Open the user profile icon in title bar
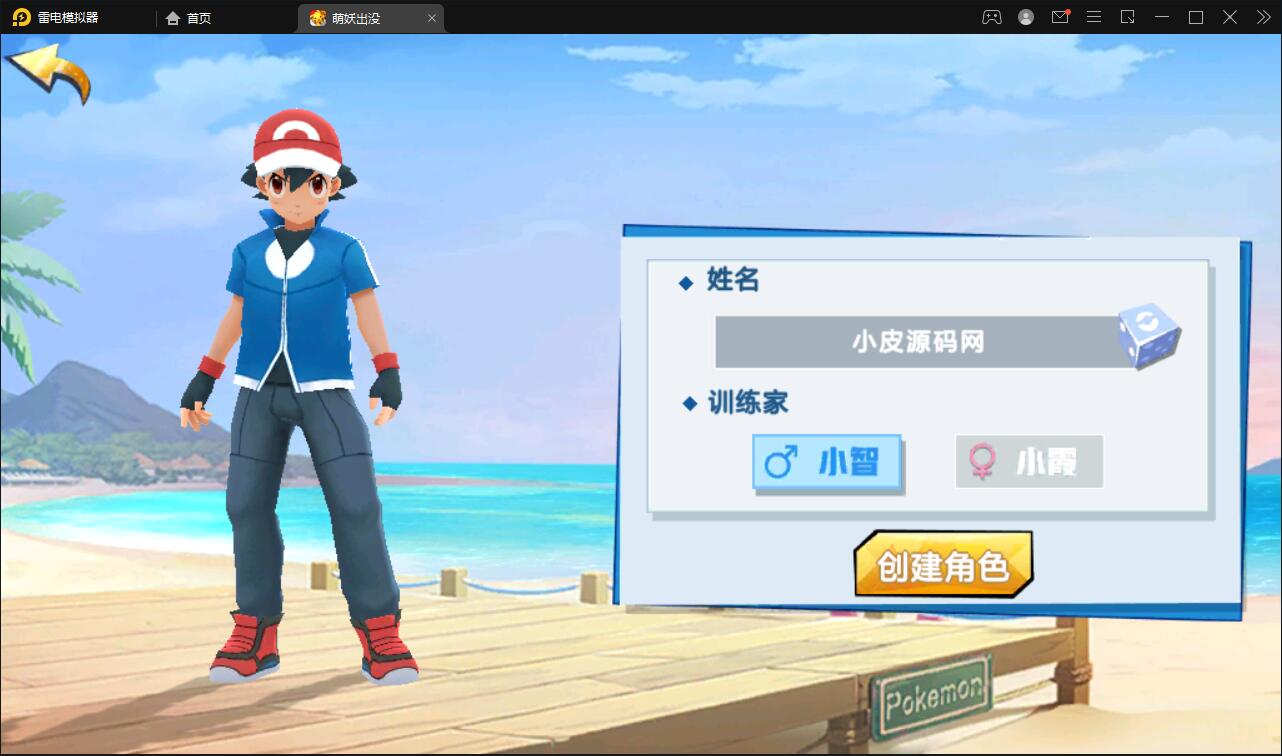 tap(1025, 17)
